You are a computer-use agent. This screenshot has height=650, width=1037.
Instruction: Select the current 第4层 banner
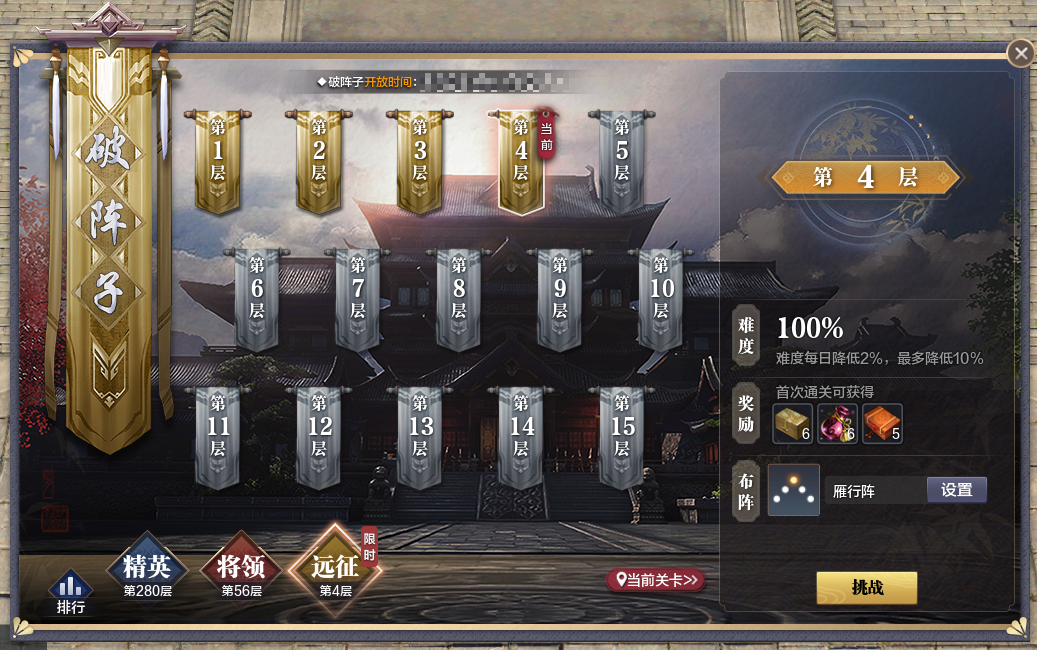pyautogui.click(x=521, y=158)
